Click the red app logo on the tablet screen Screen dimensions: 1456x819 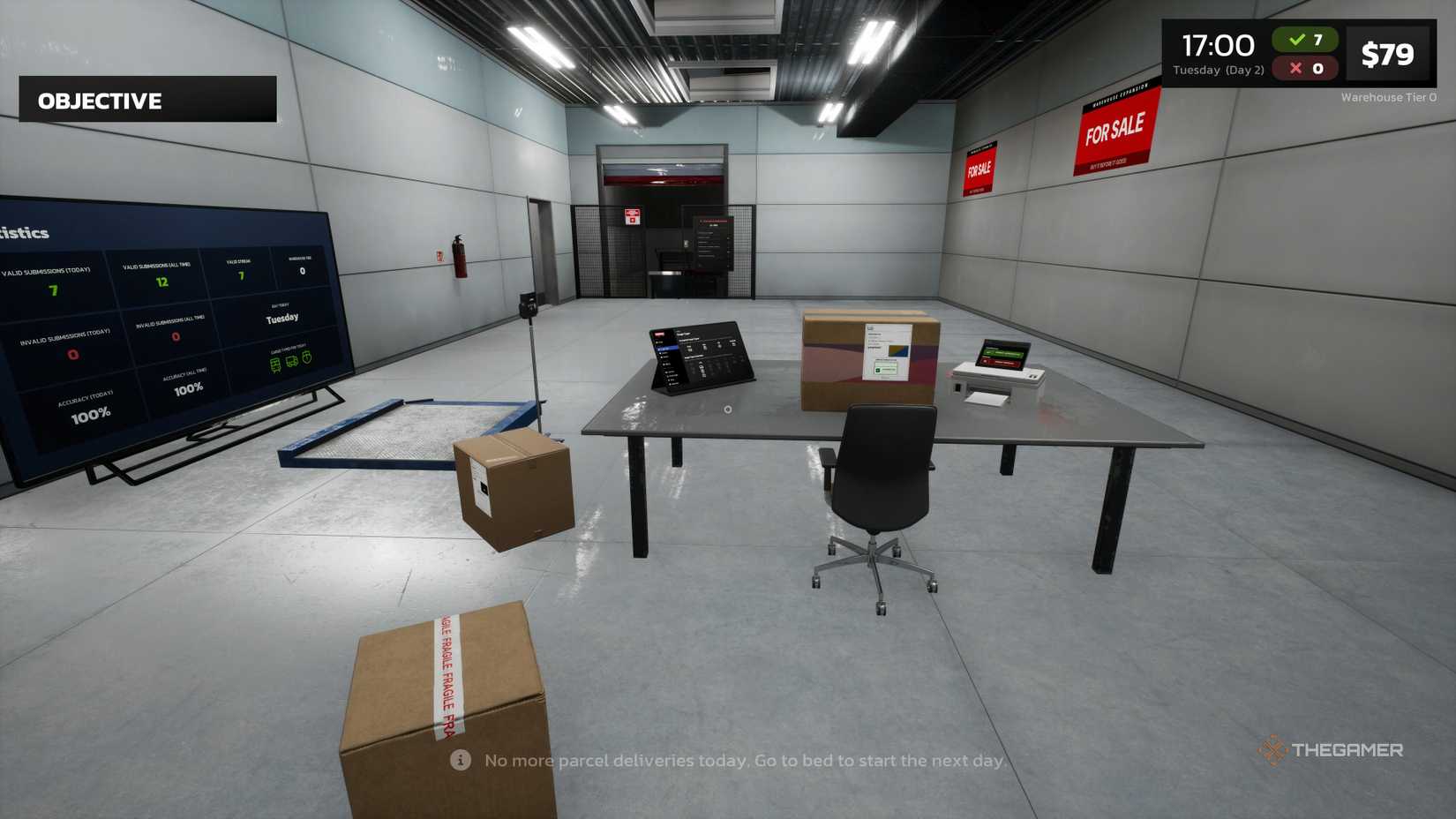[659, 334]
